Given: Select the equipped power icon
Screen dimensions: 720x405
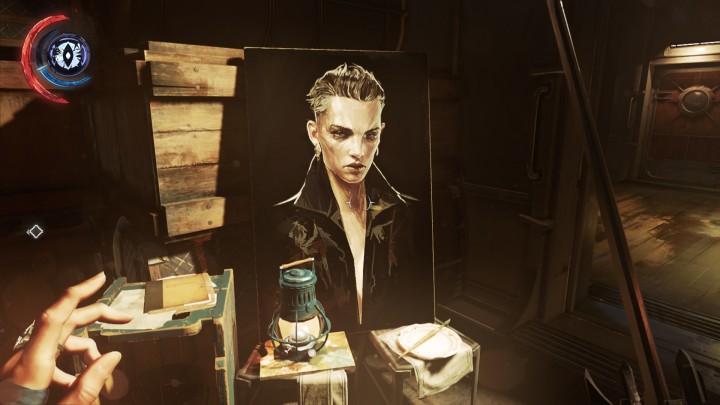Looking at the screenshot, I should tap(68, 53).
